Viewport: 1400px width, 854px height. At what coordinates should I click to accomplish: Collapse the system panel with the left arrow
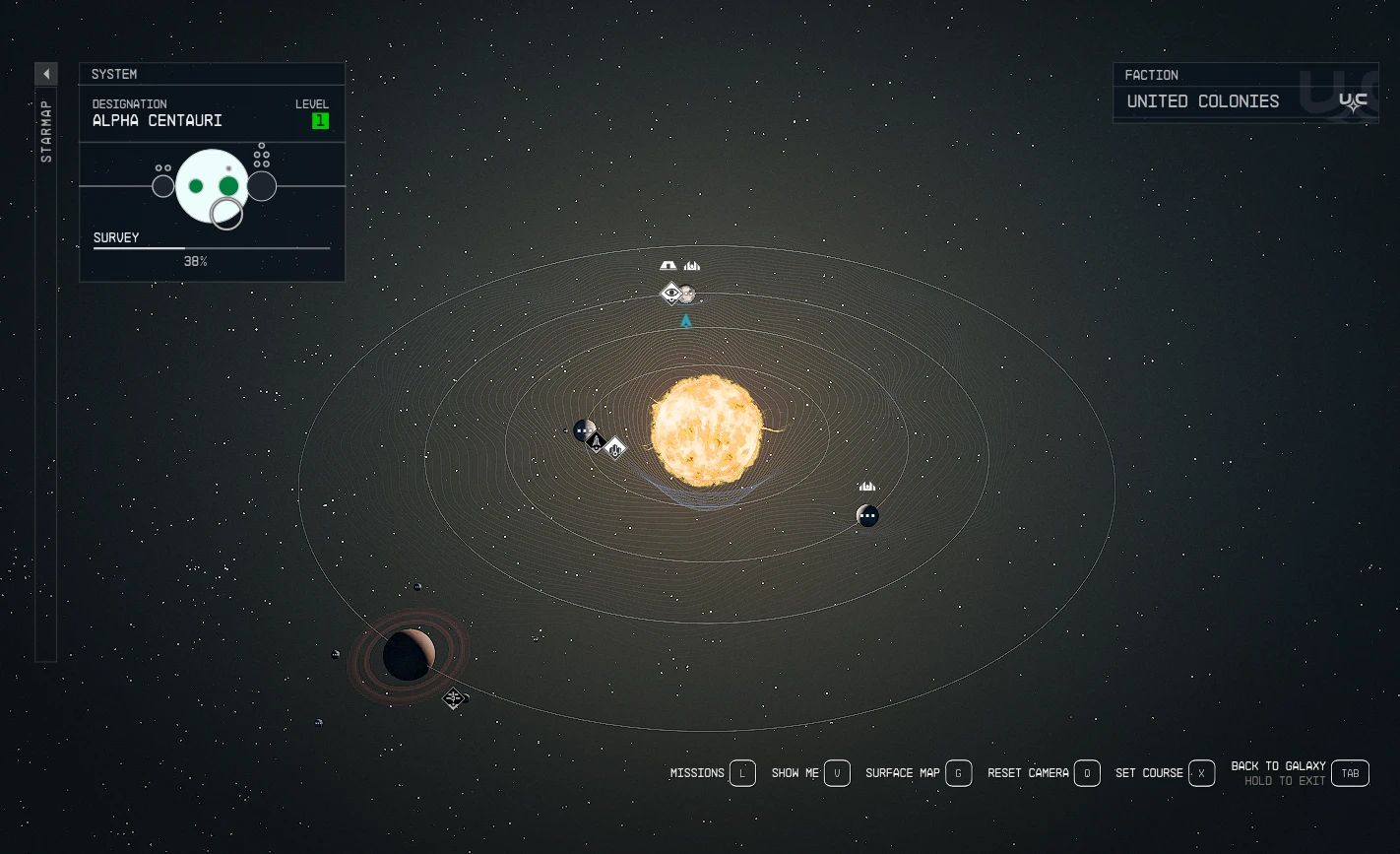[x=46, y=73]
